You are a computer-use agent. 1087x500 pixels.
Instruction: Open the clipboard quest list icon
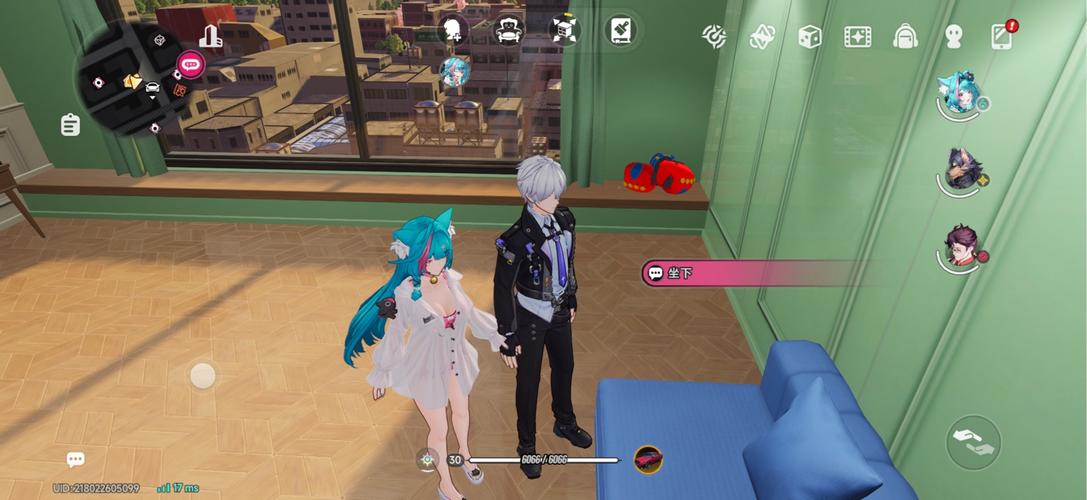[x=70, y=125]
